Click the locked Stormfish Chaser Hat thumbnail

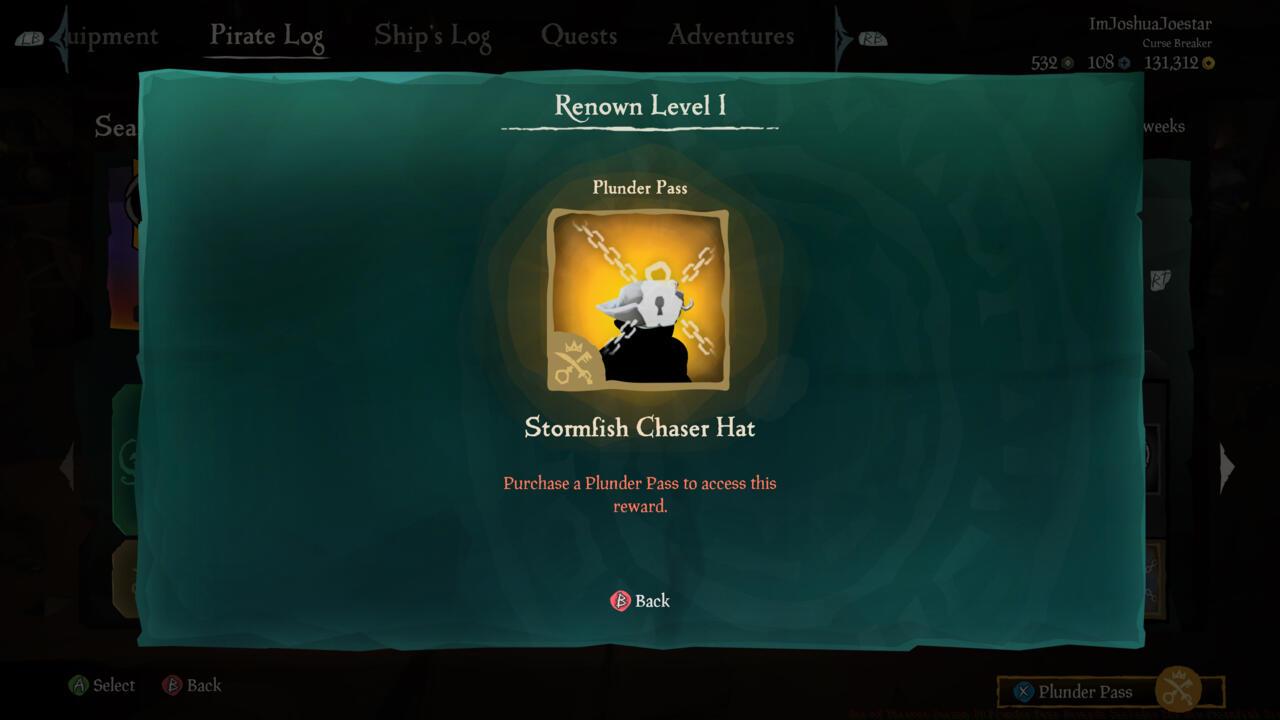(640, 298)
